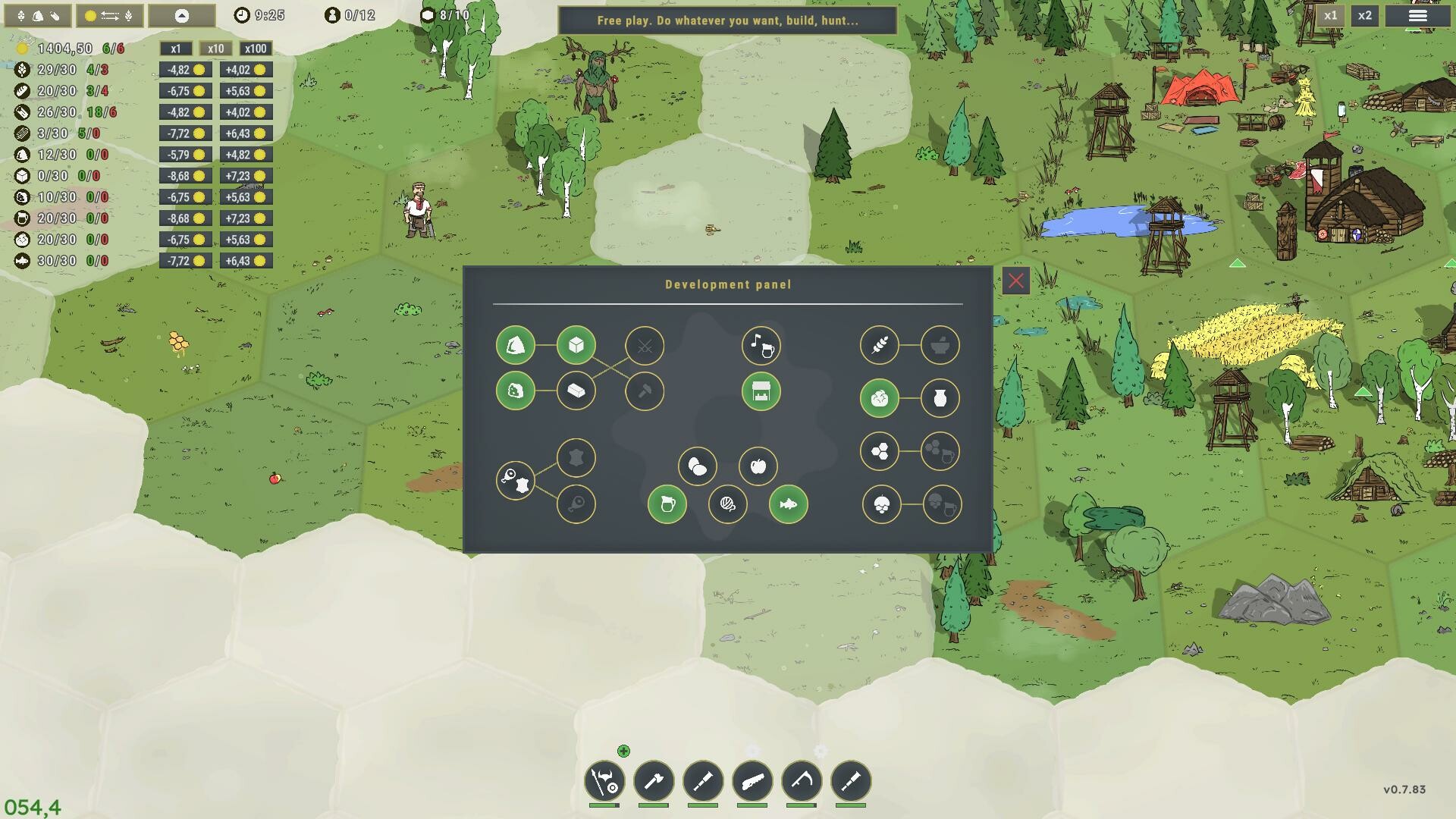Select the x10 trade multiplier
The height and width of the screenshot is (819, 1456).
point(215,49)
